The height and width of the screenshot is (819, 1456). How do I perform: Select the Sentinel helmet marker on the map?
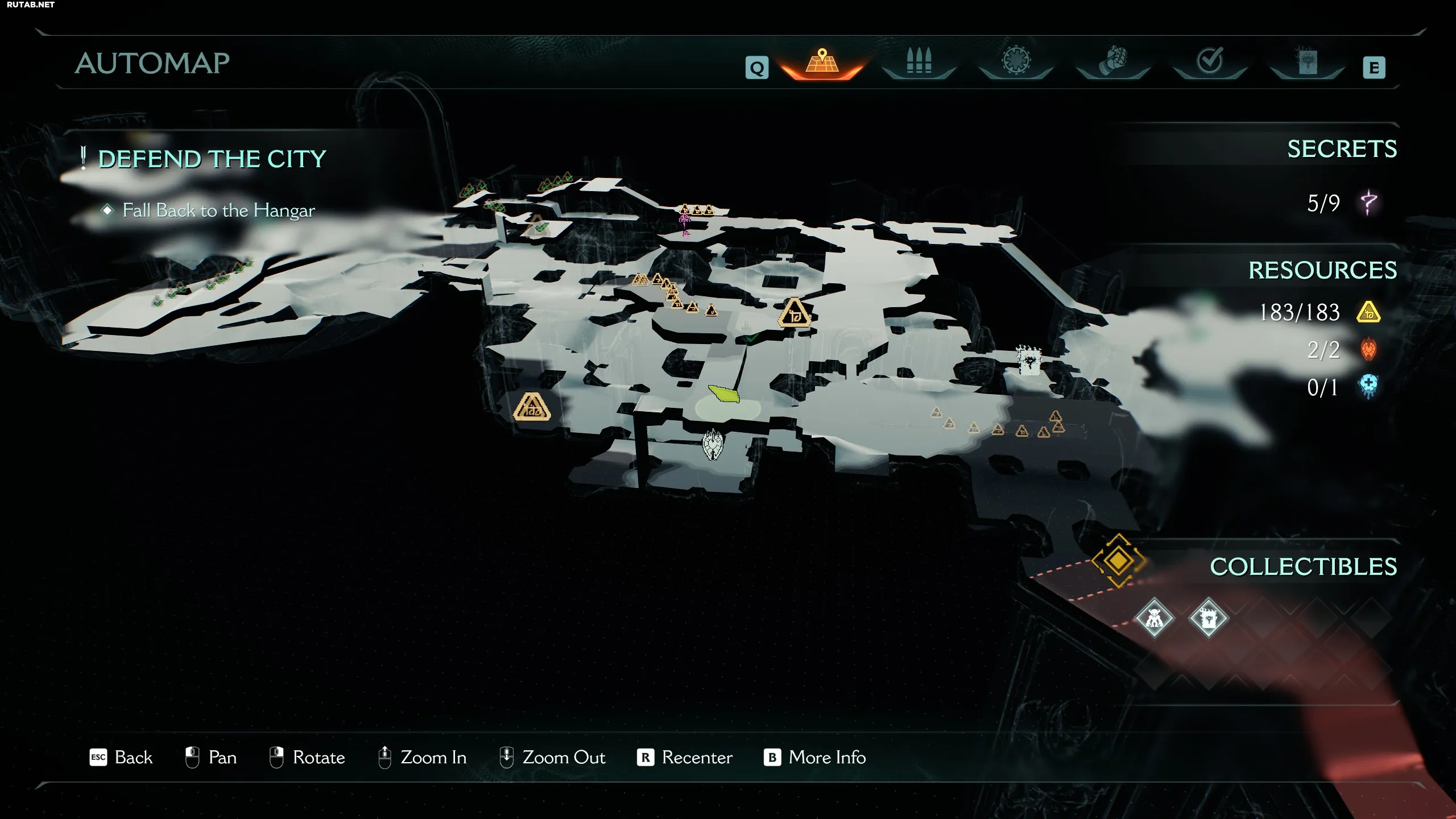pos(712,444)
